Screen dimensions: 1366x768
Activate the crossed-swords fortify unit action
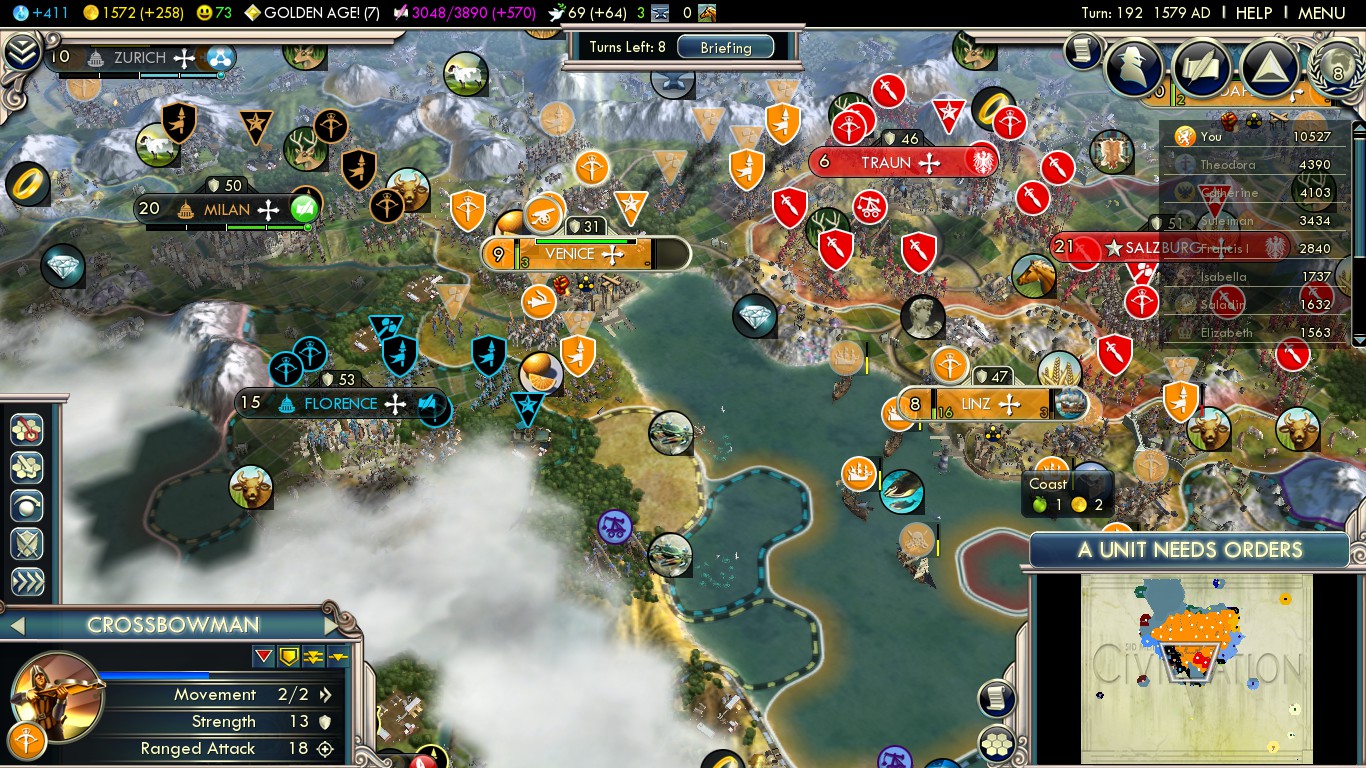tap(27, 544)
